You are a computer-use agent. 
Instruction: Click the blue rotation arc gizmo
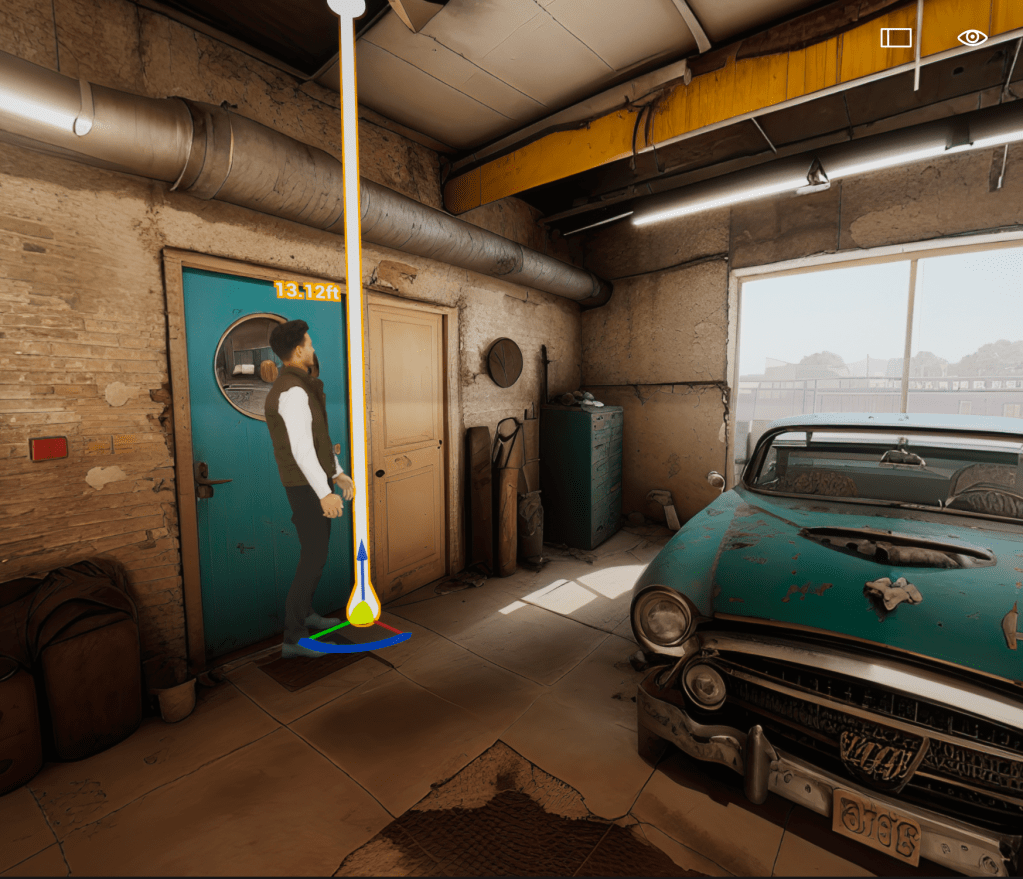pyautogui.click(x=340, y=646)
